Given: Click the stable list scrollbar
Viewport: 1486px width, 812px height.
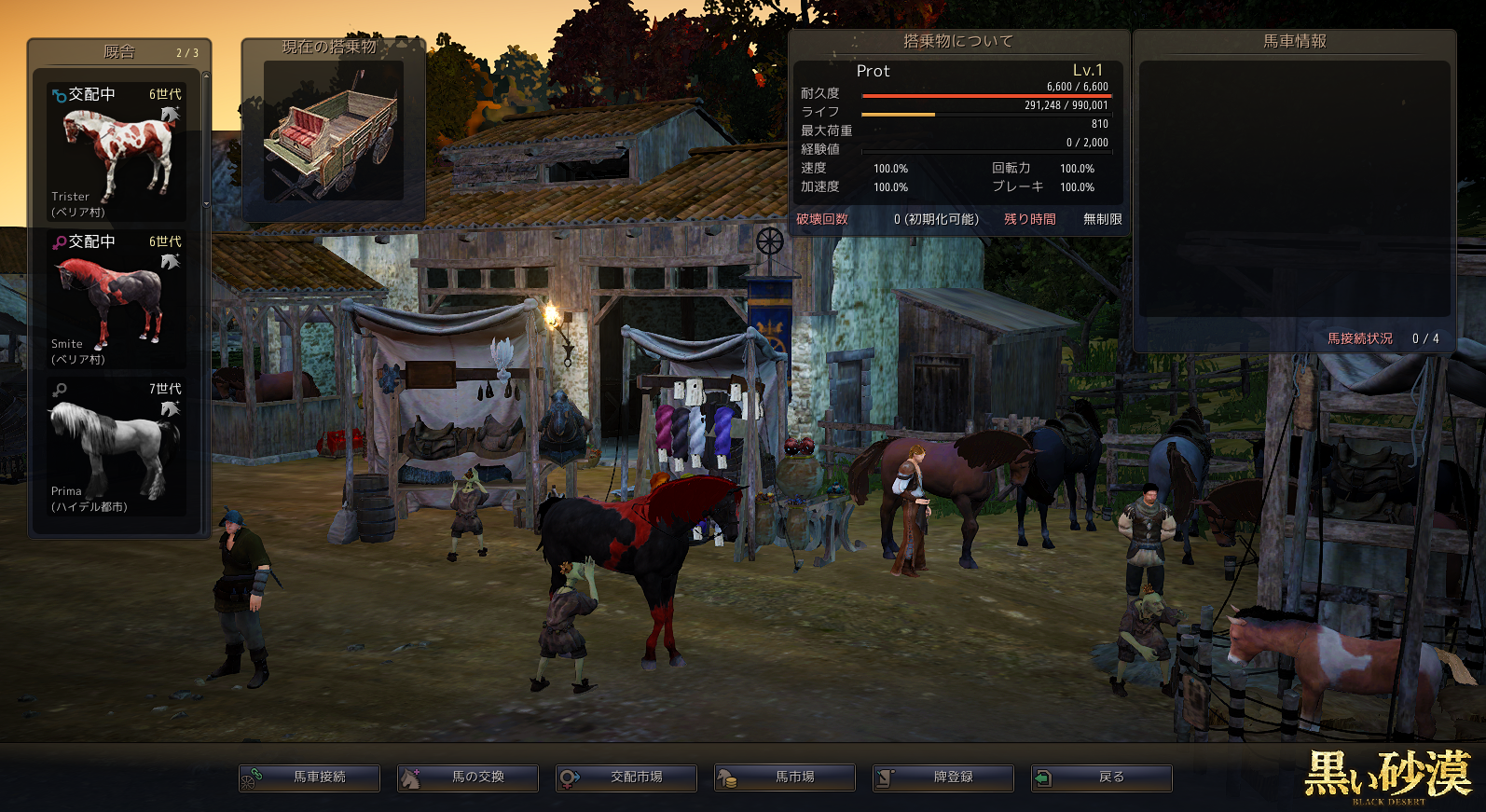Looking at the screenshot, I should (x=206, y=140).
